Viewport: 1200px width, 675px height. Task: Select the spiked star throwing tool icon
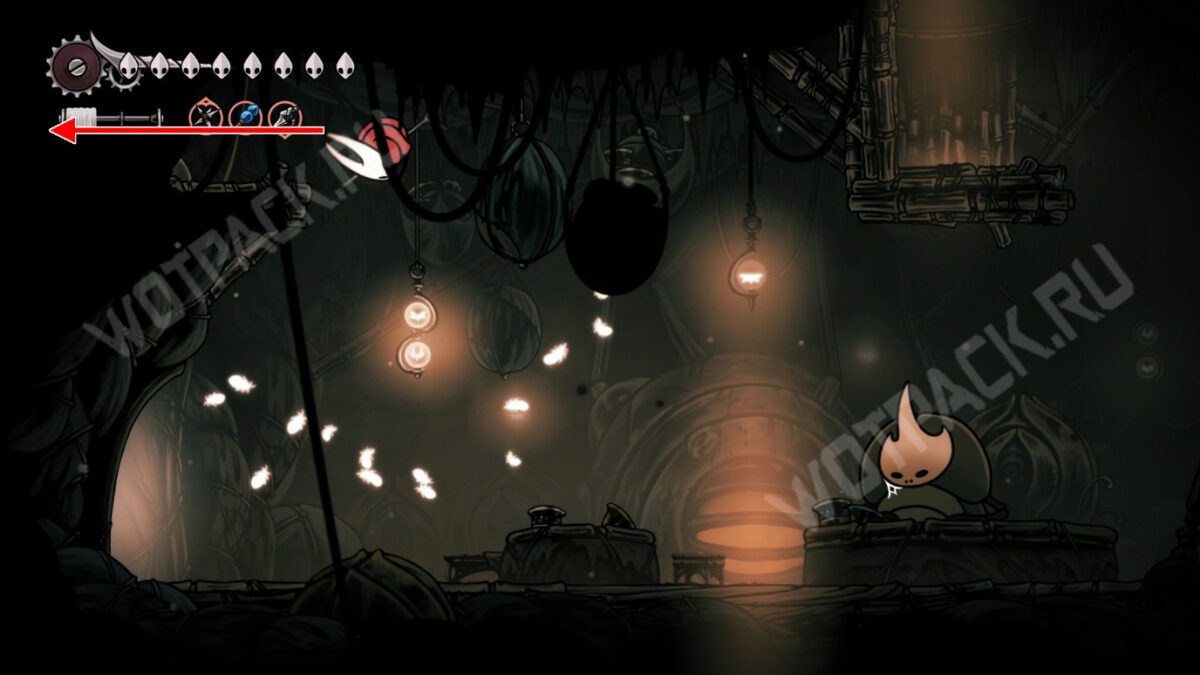206,116
